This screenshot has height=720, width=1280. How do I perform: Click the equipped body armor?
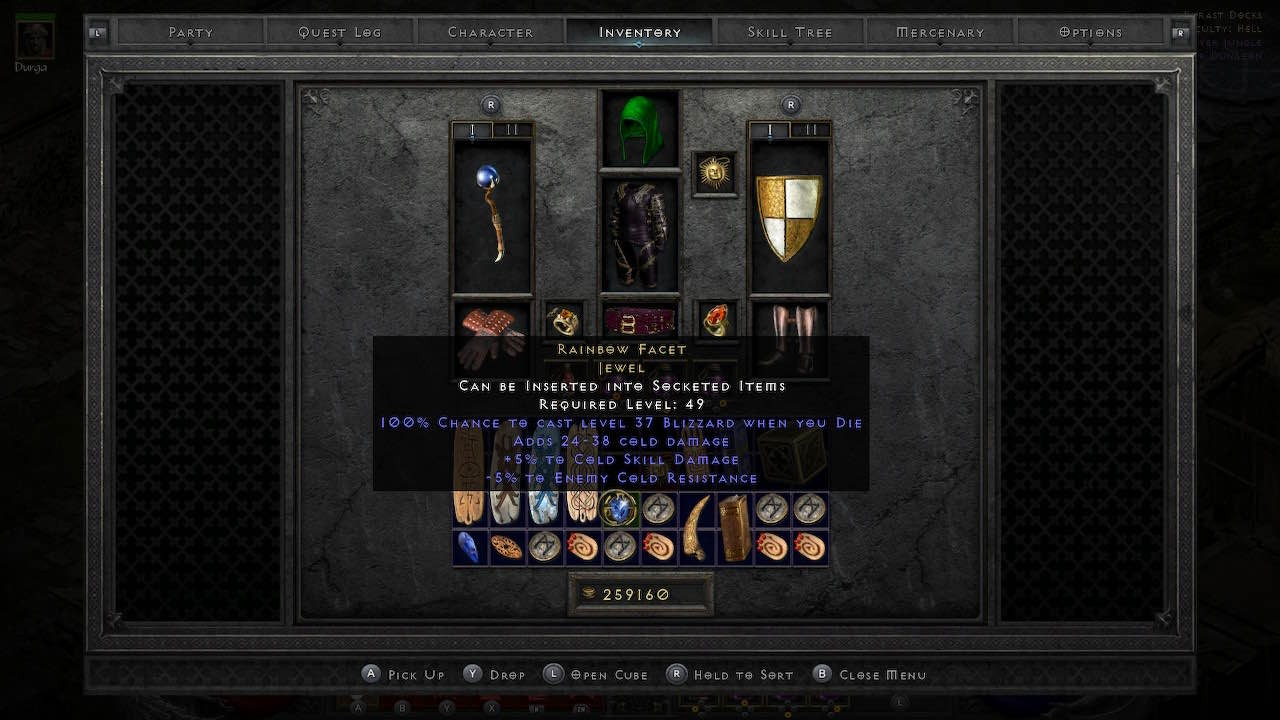coord(639,230)
